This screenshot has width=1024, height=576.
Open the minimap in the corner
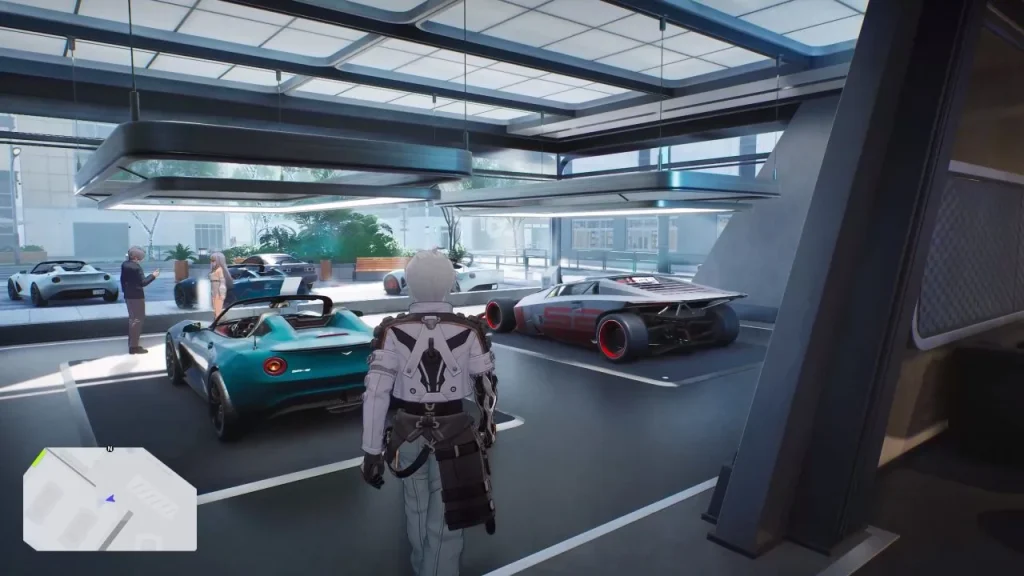click(x=109, y=498)
